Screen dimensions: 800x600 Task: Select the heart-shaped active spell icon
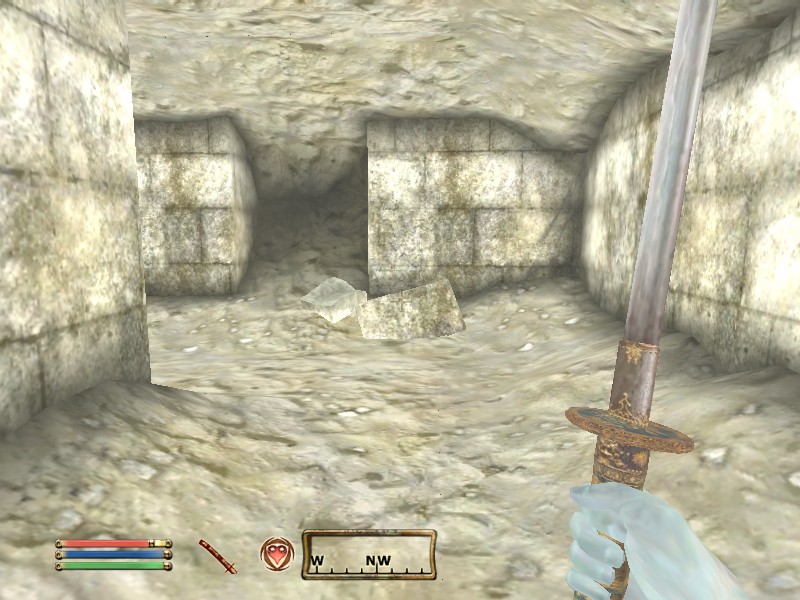pos(277,553)
